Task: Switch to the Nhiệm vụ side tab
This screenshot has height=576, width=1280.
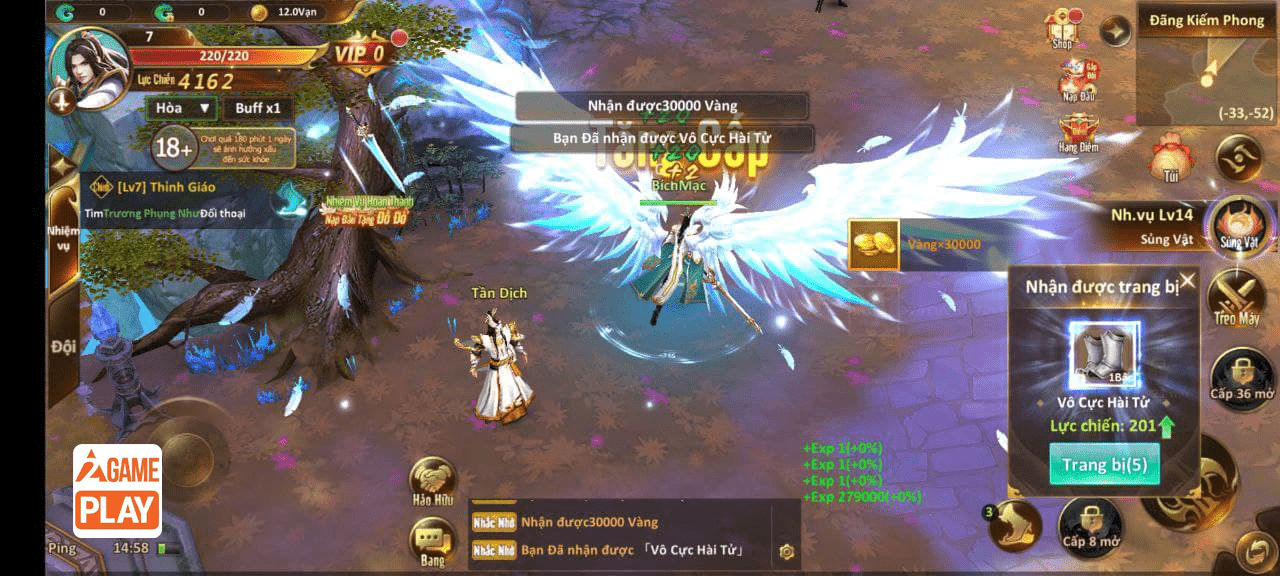Action: (63, 235)
